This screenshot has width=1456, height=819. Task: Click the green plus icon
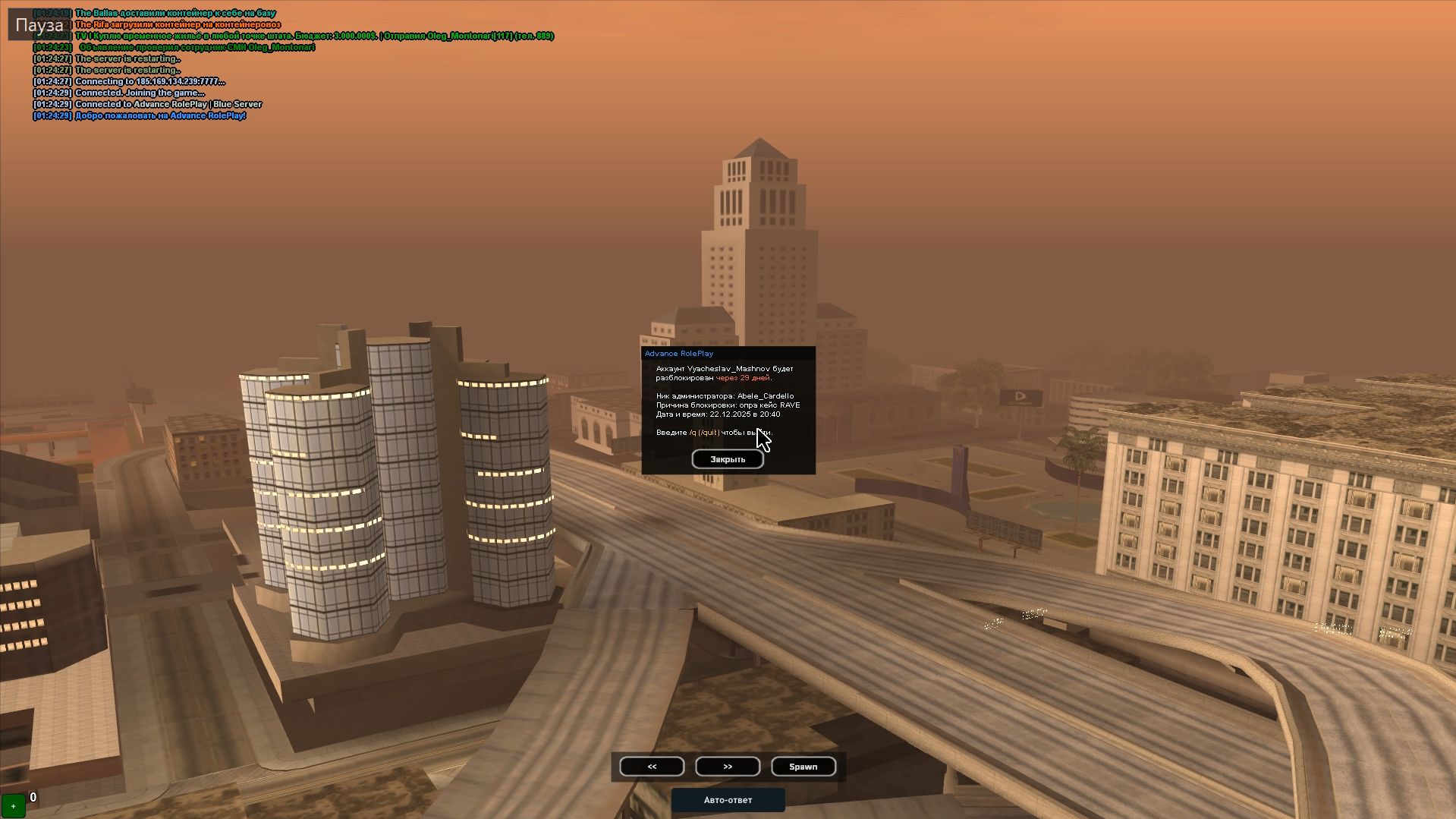13,806
